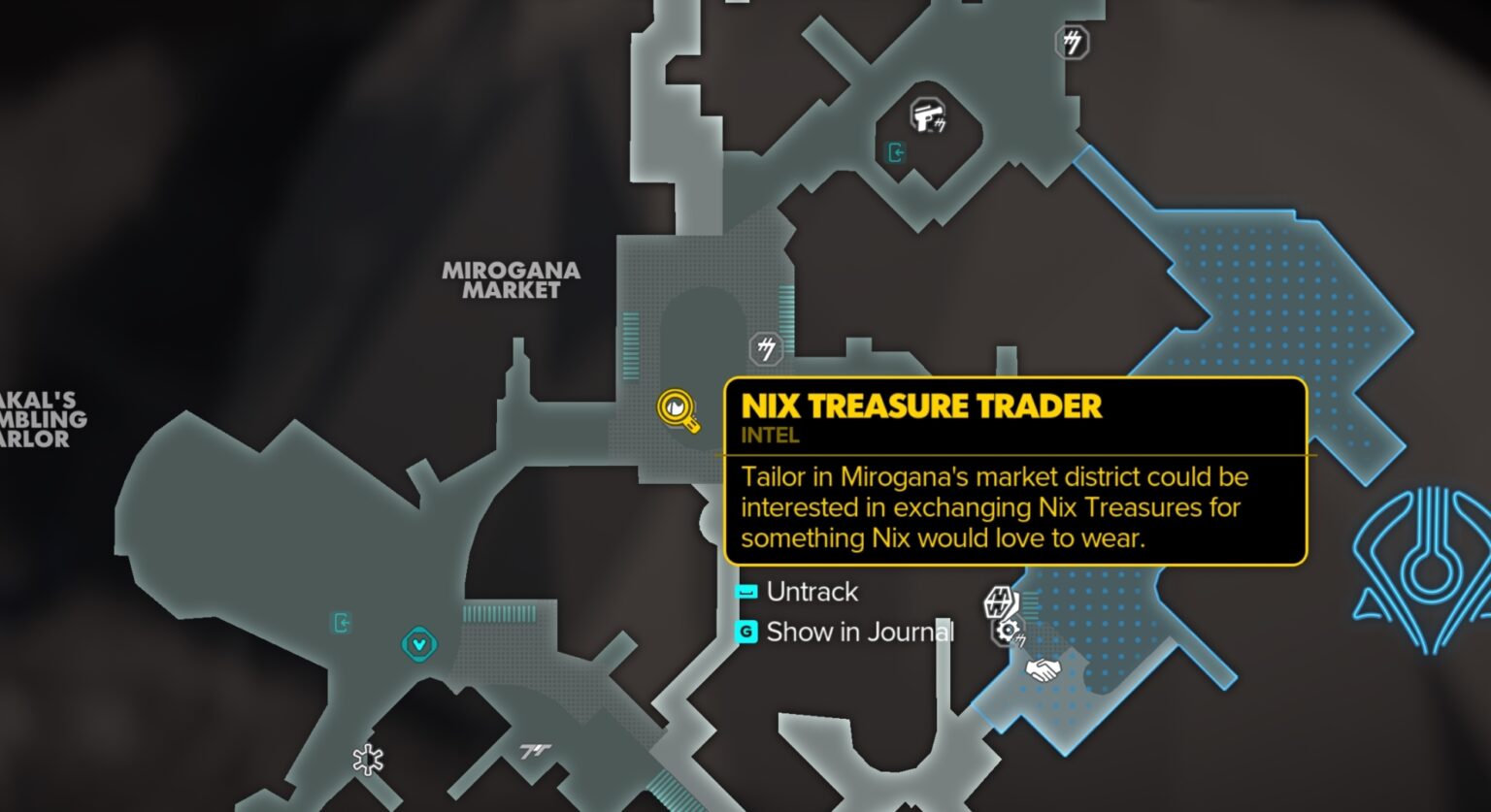Click the NIX TREASURE TRADER tooltip title
Viewport: 1491px width, 812px height.
point(920,406)
